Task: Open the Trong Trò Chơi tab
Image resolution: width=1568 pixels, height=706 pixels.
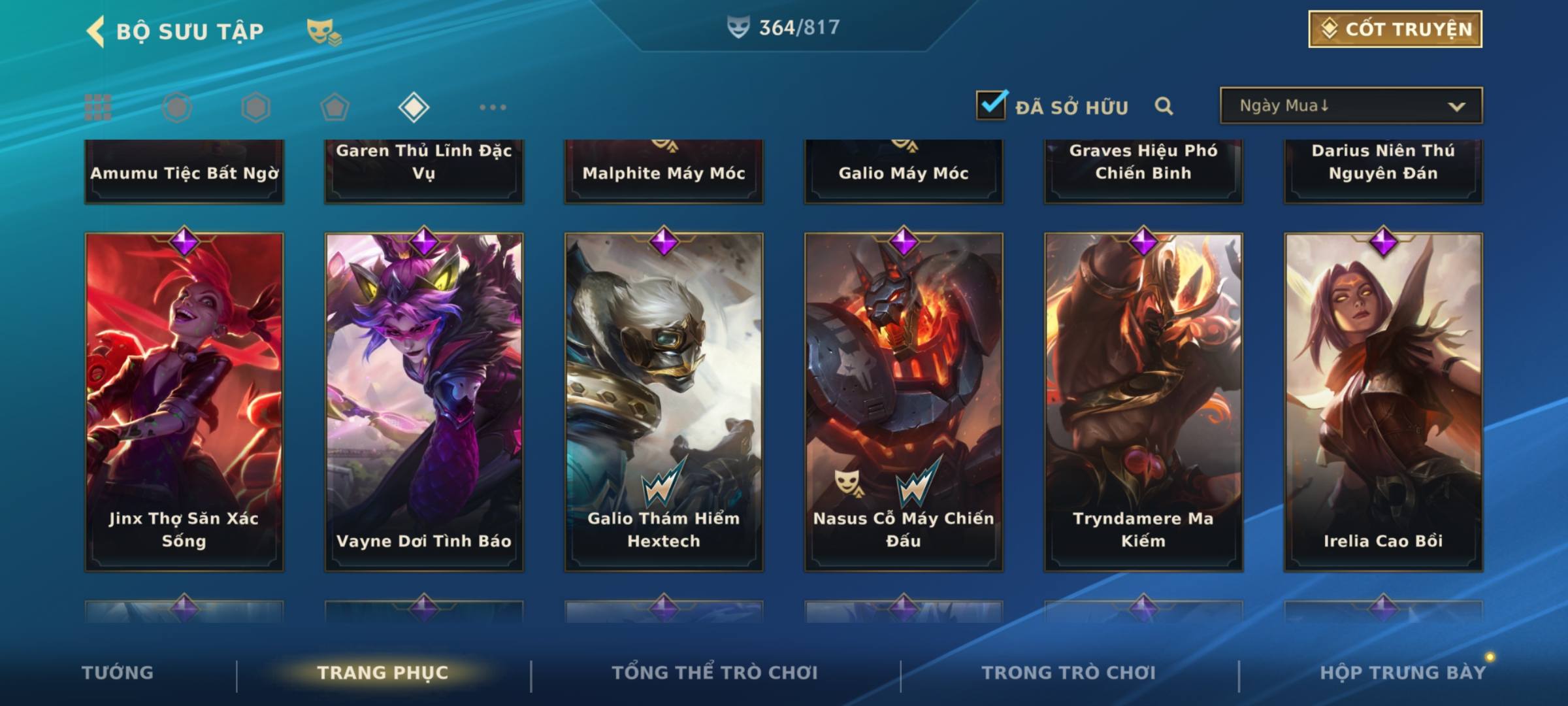Action: point(1069,673)
